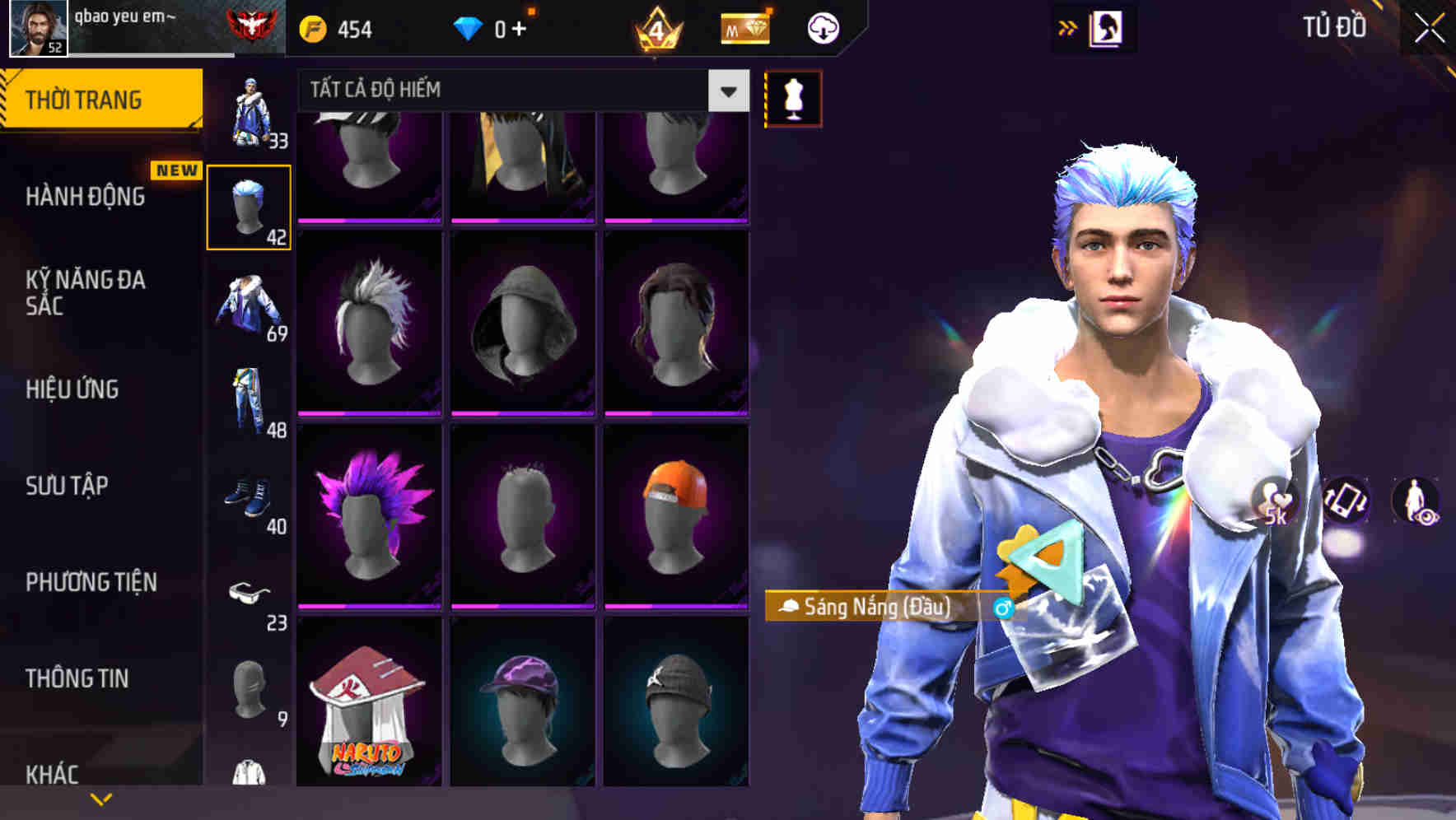Select the hairstyle category icon showing 42 items
1456x820 pixels.
250,205
